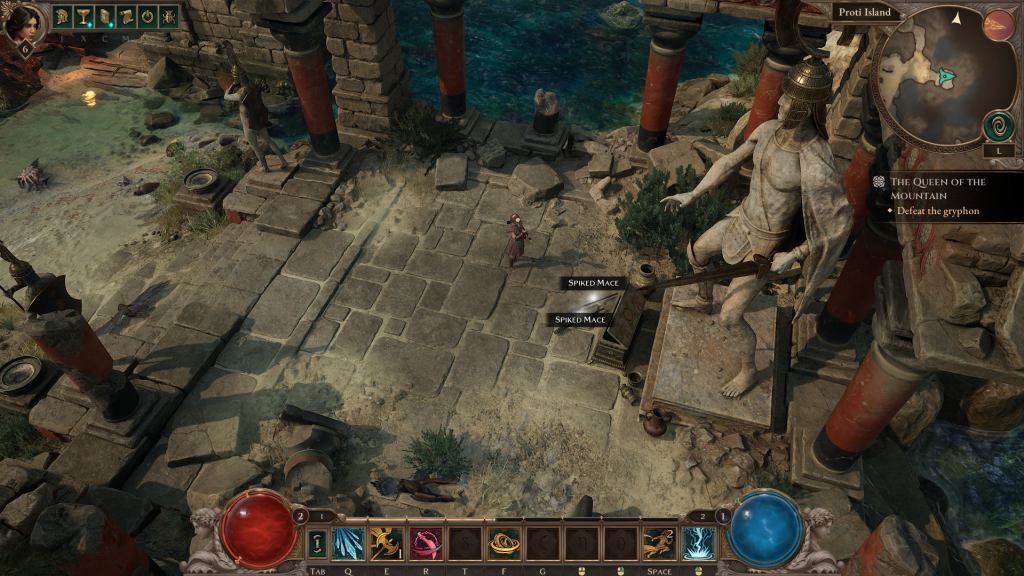Click the goblet menu icon
Viewport: 1024px width, 576px height.
tap(83, 16)
